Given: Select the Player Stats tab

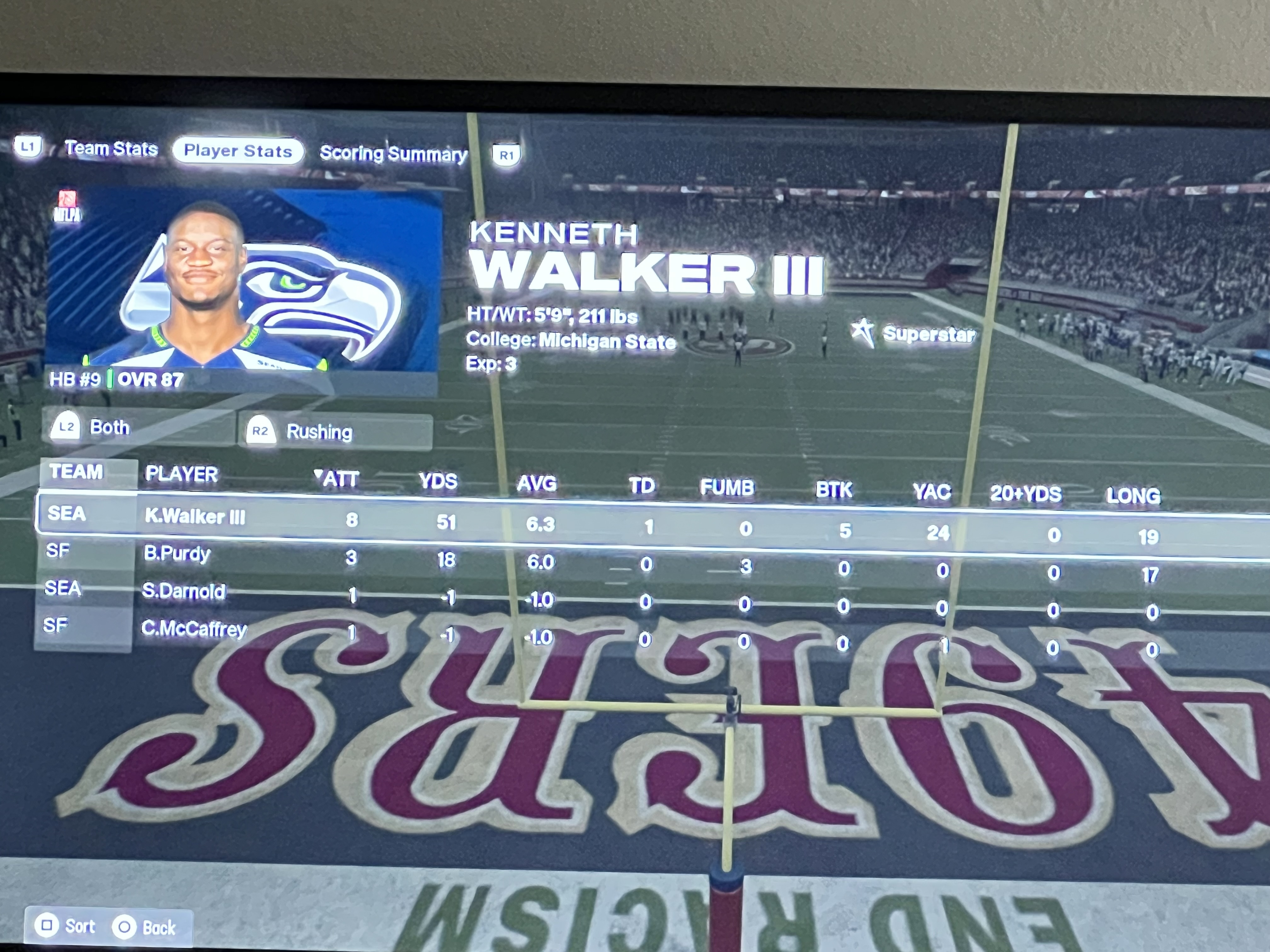Looking at the screenshot, I should [238, 151].
